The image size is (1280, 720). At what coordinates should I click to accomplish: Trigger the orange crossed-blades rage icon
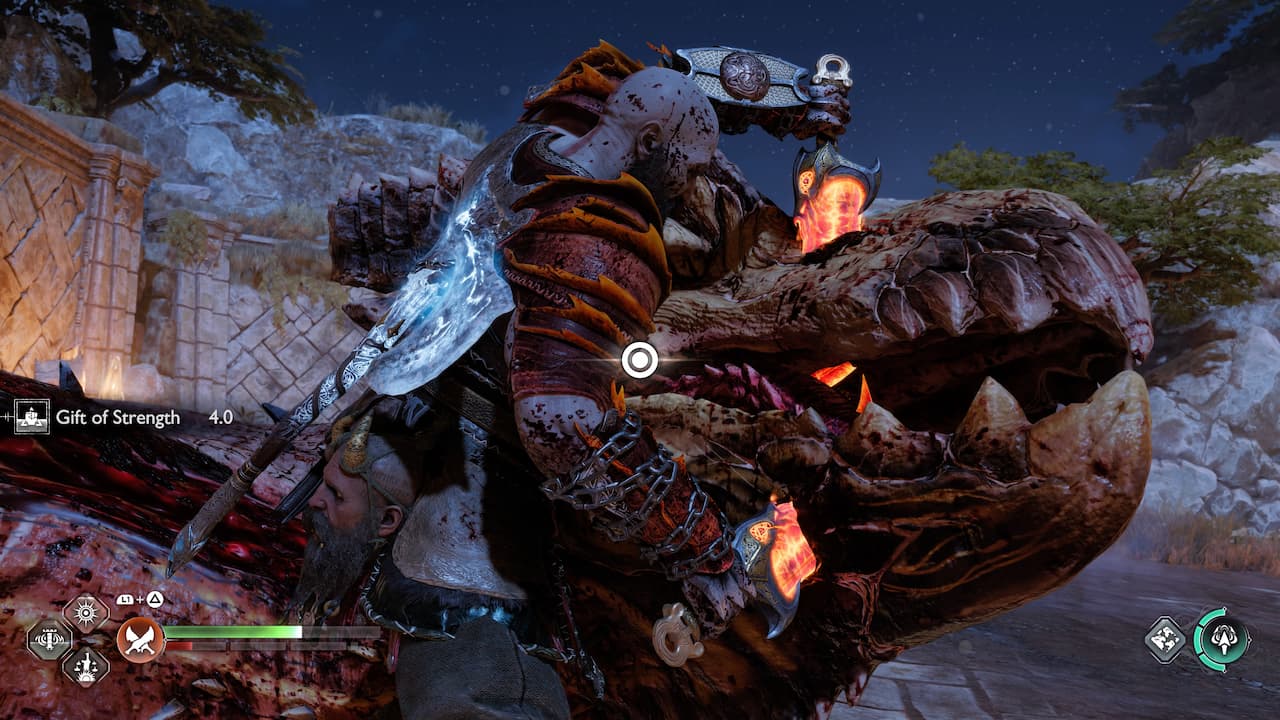pyautogui.click(x=140, y=640)
